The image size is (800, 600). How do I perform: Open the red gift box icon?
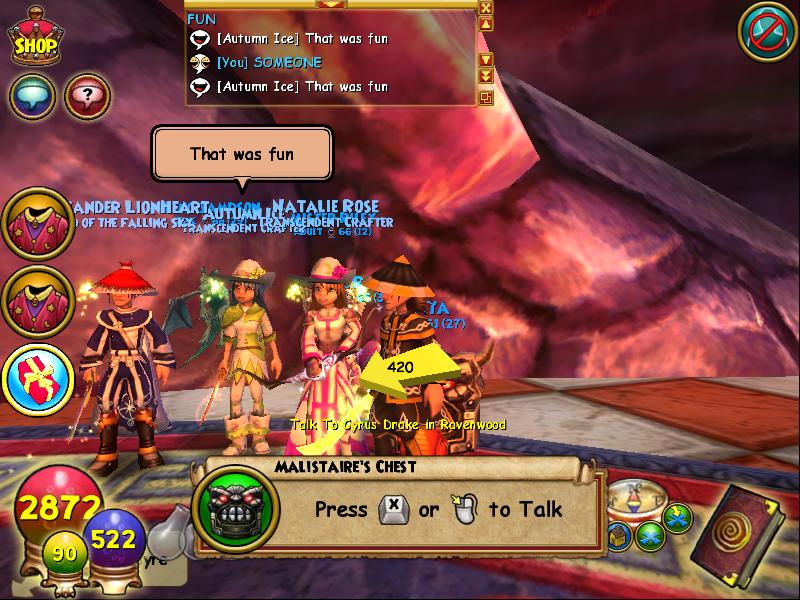pos(38,378)
